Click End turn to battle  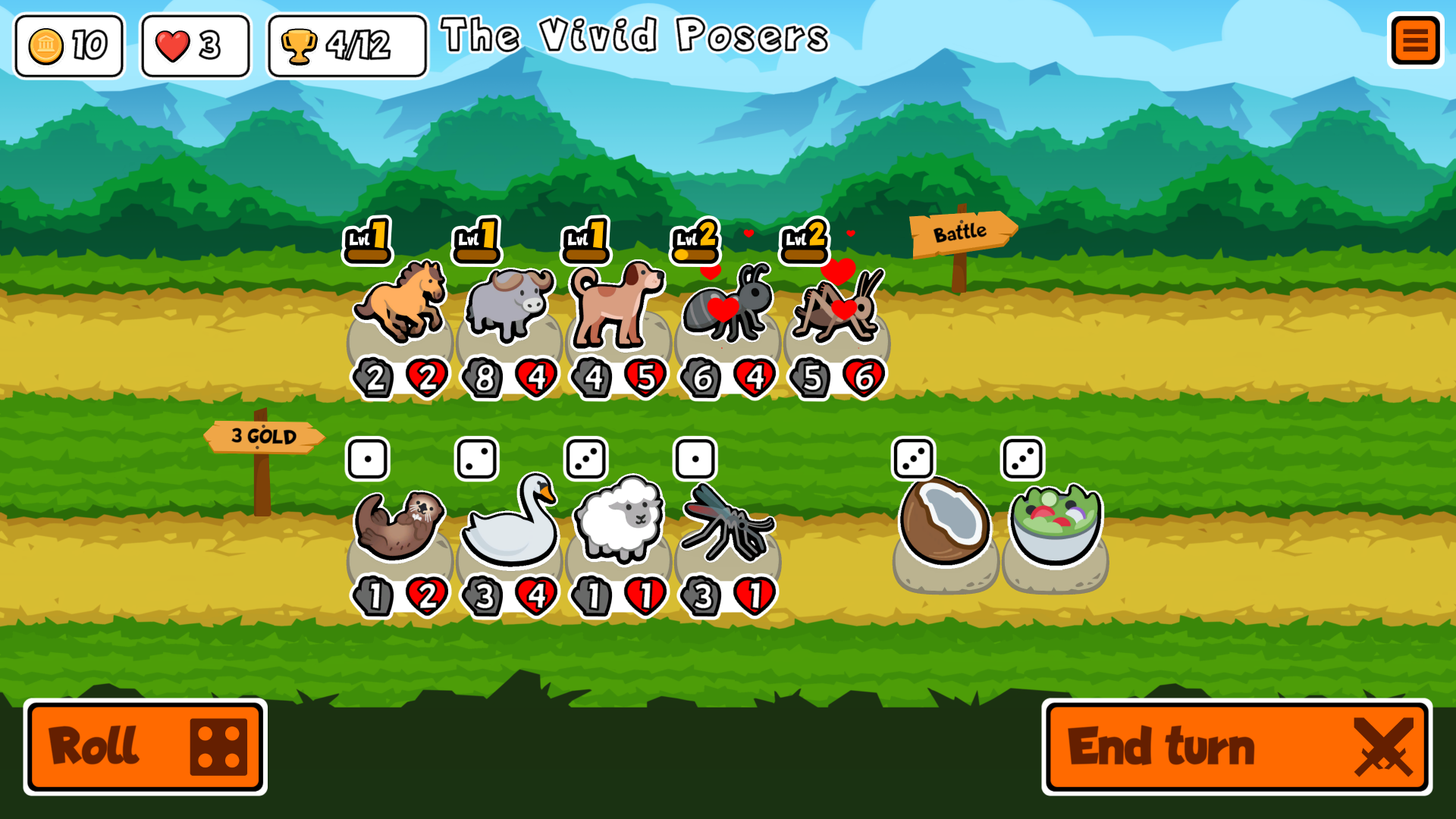point(1235,747)
